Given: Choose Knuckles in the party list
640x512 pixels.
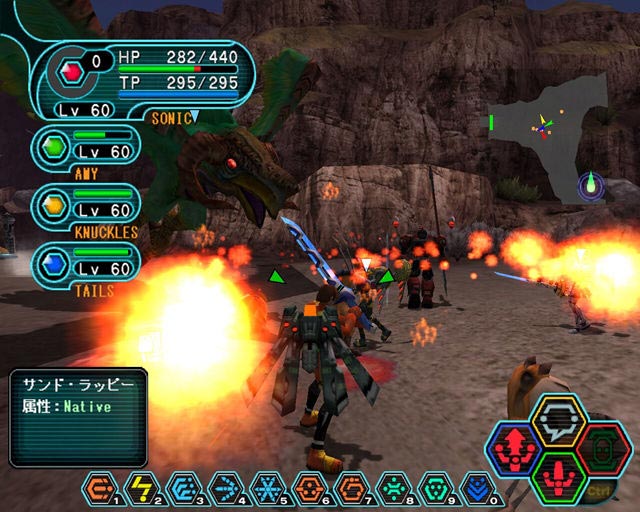Looking at the screenshot, I should [86, 206].
